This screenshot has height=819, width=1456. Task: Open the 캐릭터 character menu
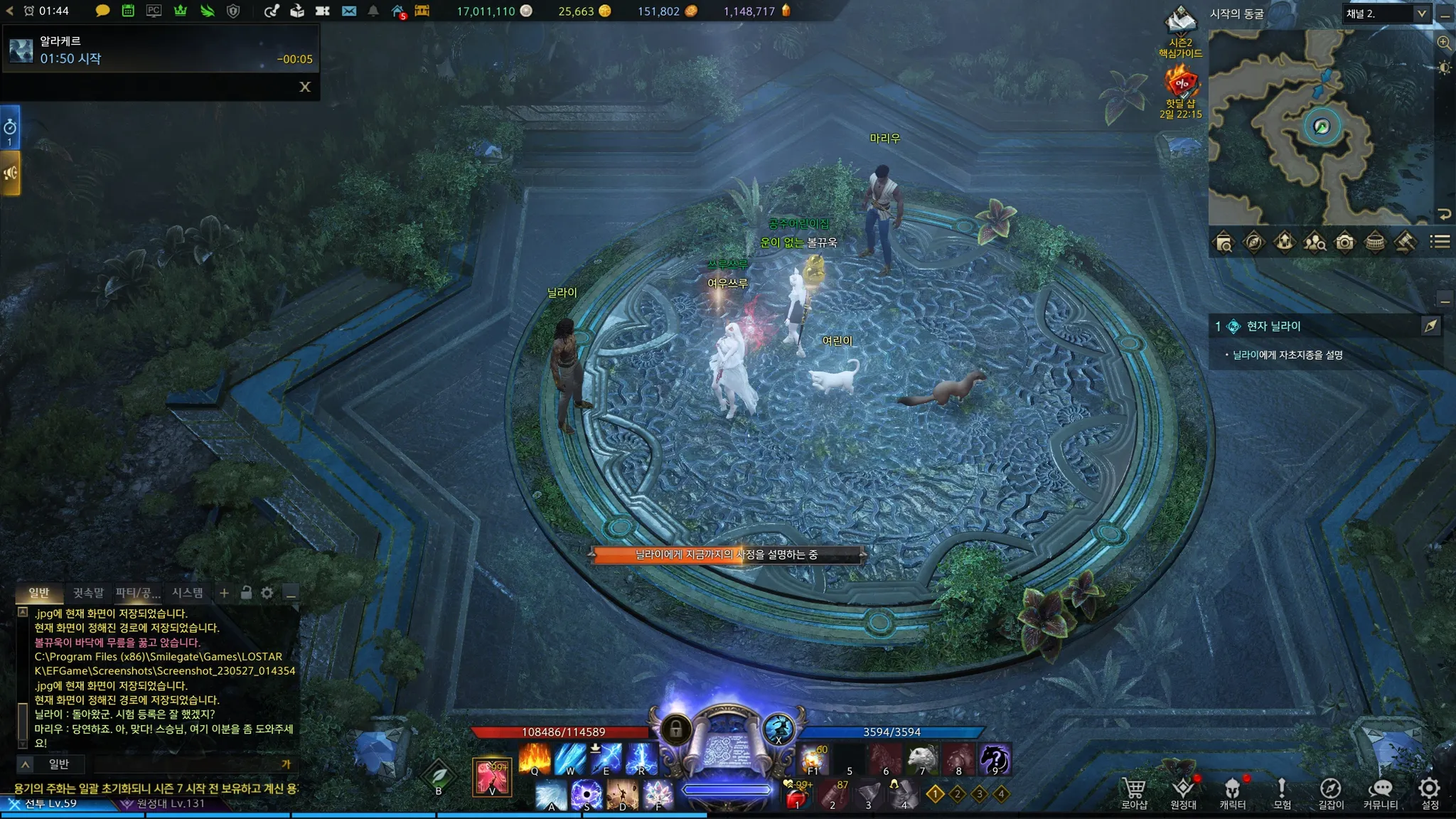[1232, 792]
